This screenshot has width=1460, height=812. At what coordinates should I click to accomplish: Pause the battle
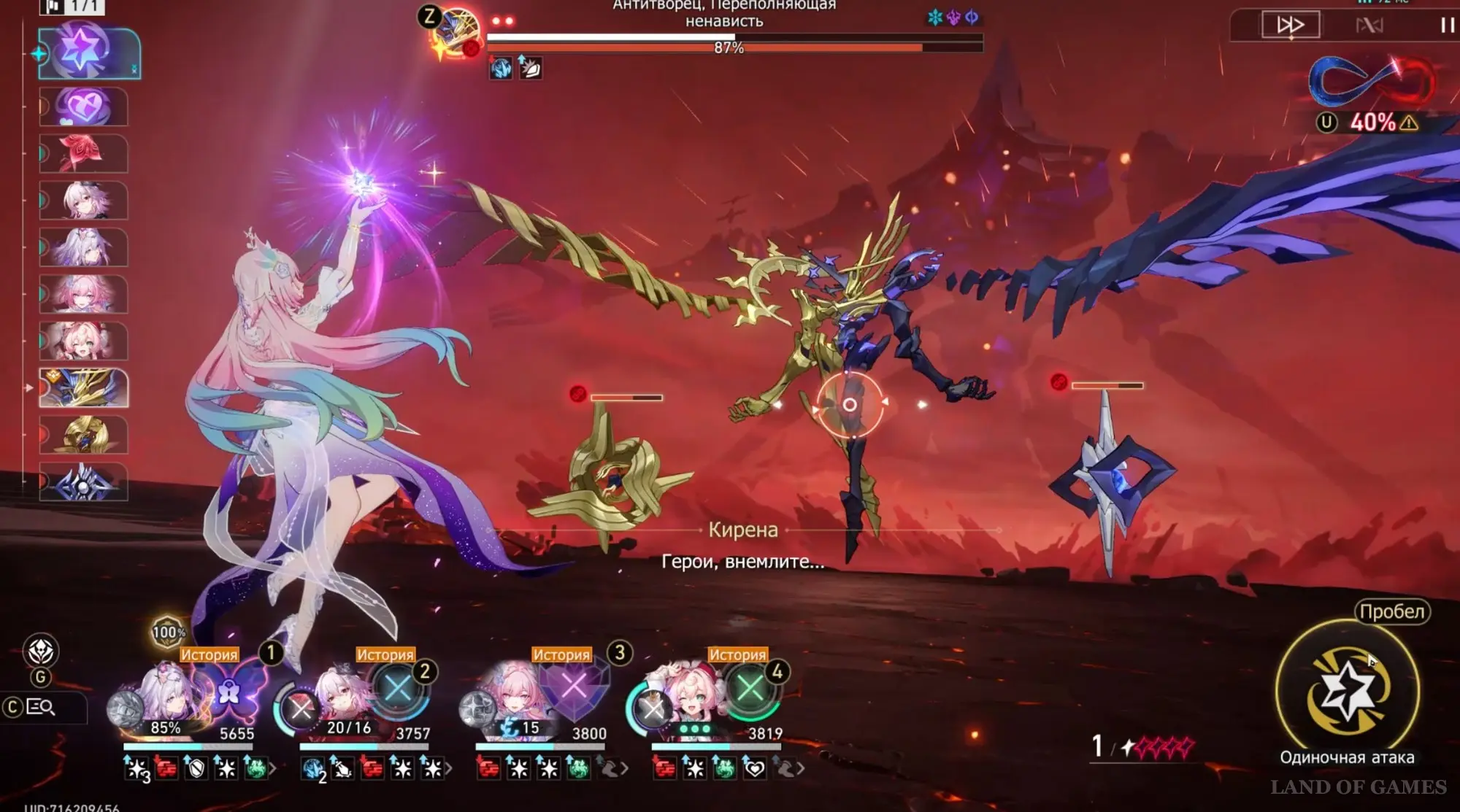tap(1447, 25)
